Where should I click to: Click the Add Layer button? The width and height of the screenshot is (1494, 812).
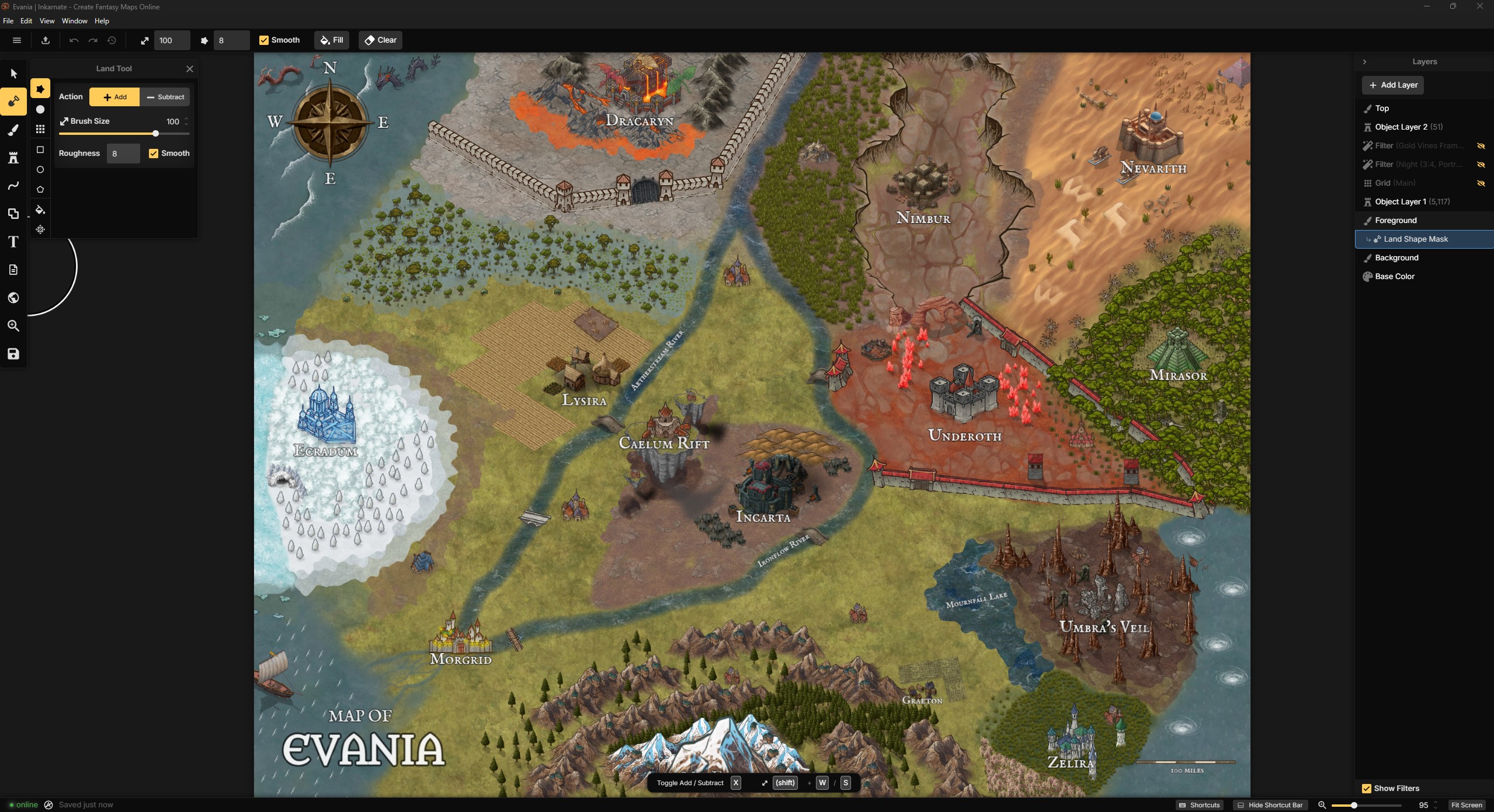click(1393, 85)
